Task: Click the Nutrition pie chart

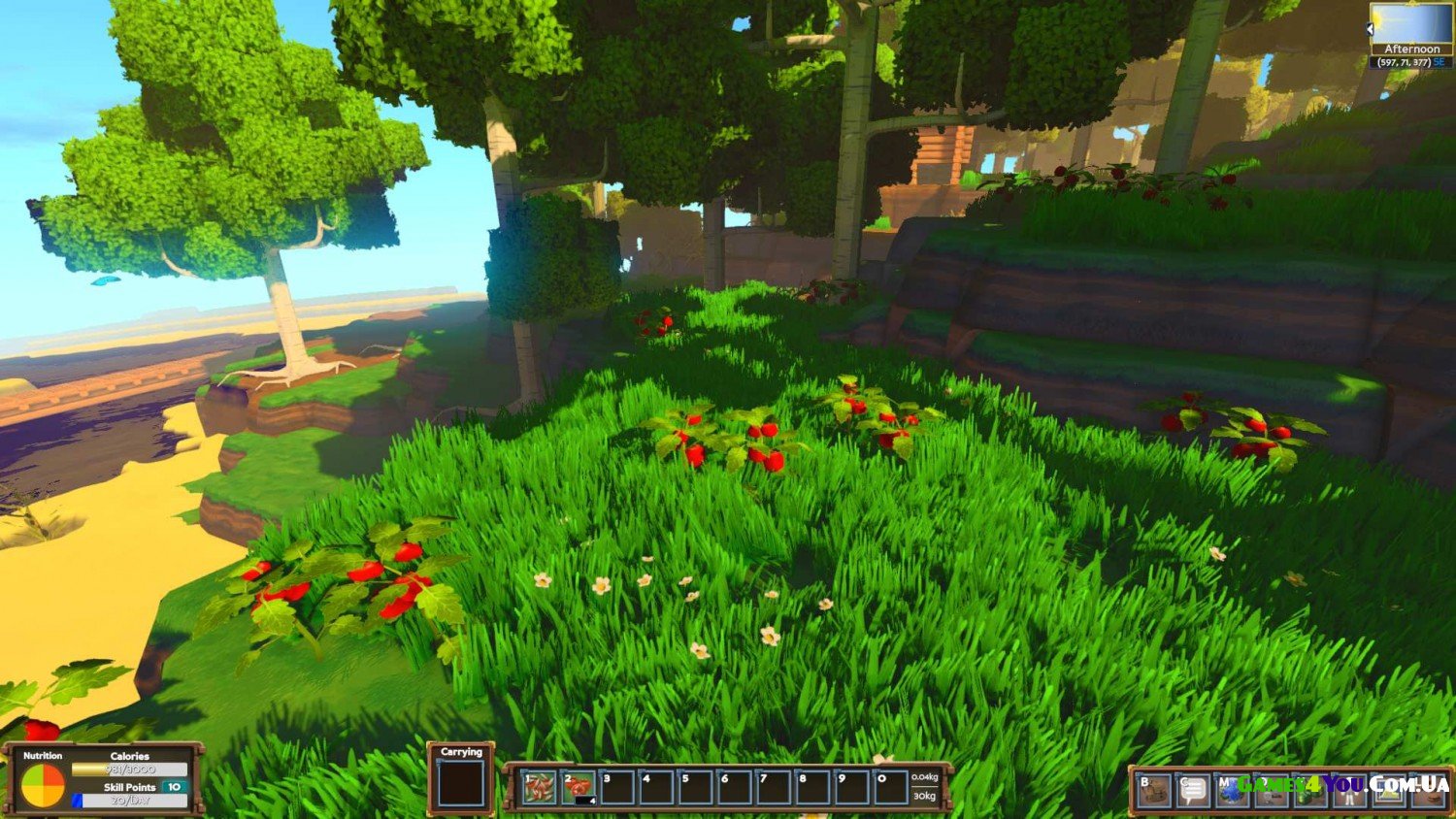Action: [43, 785]
